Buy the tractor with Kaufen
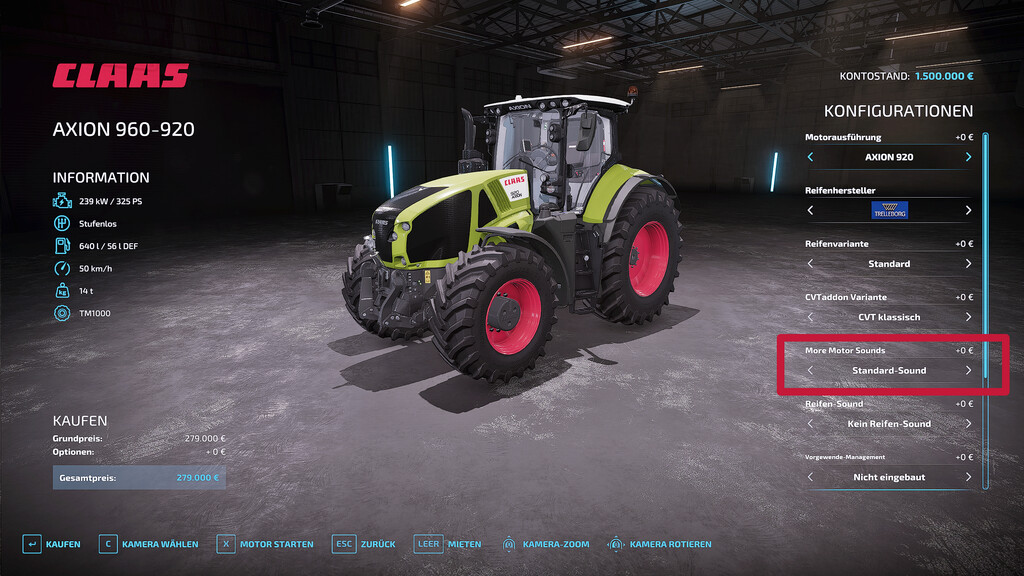The image size is (1024, 576). (52, 544)
